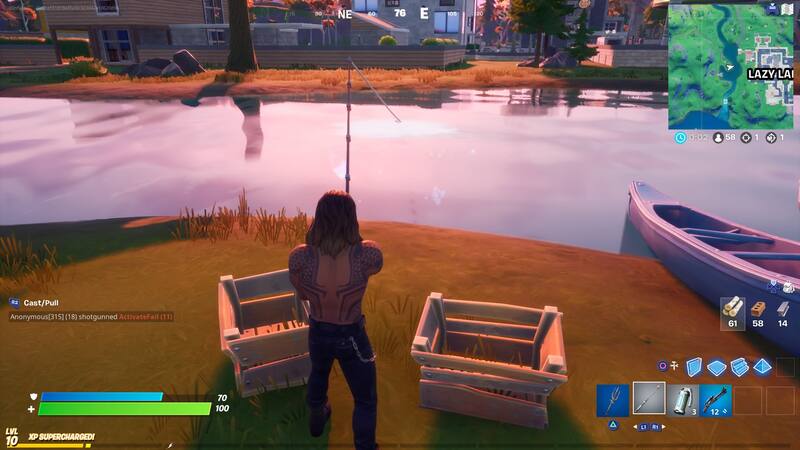This screenshot has width=800, height=450.
Task: Choose the floor building piece
Action: (x=716, y=367)
